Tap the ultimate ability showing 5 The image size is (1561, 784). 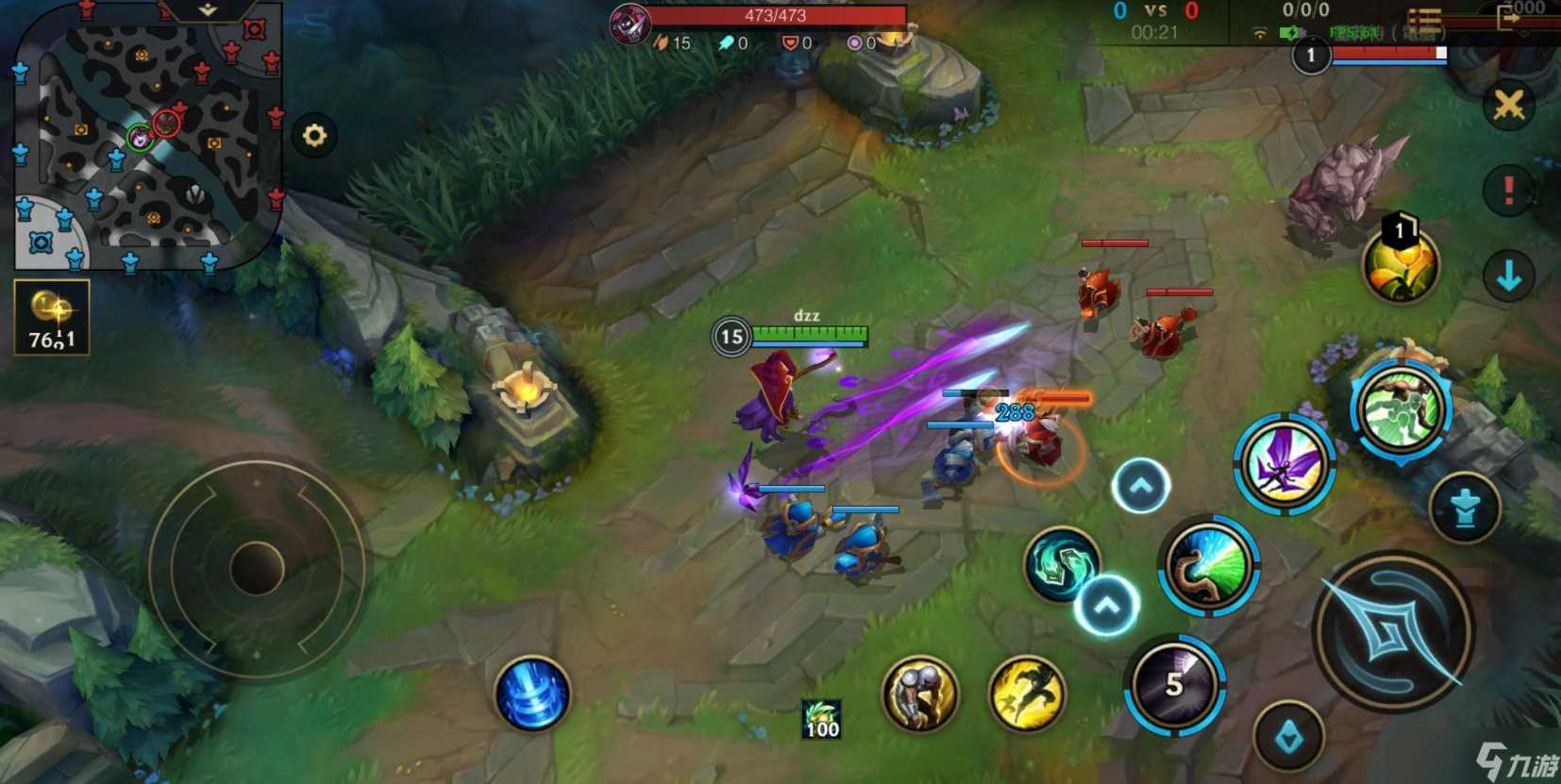click(1174, 685)
